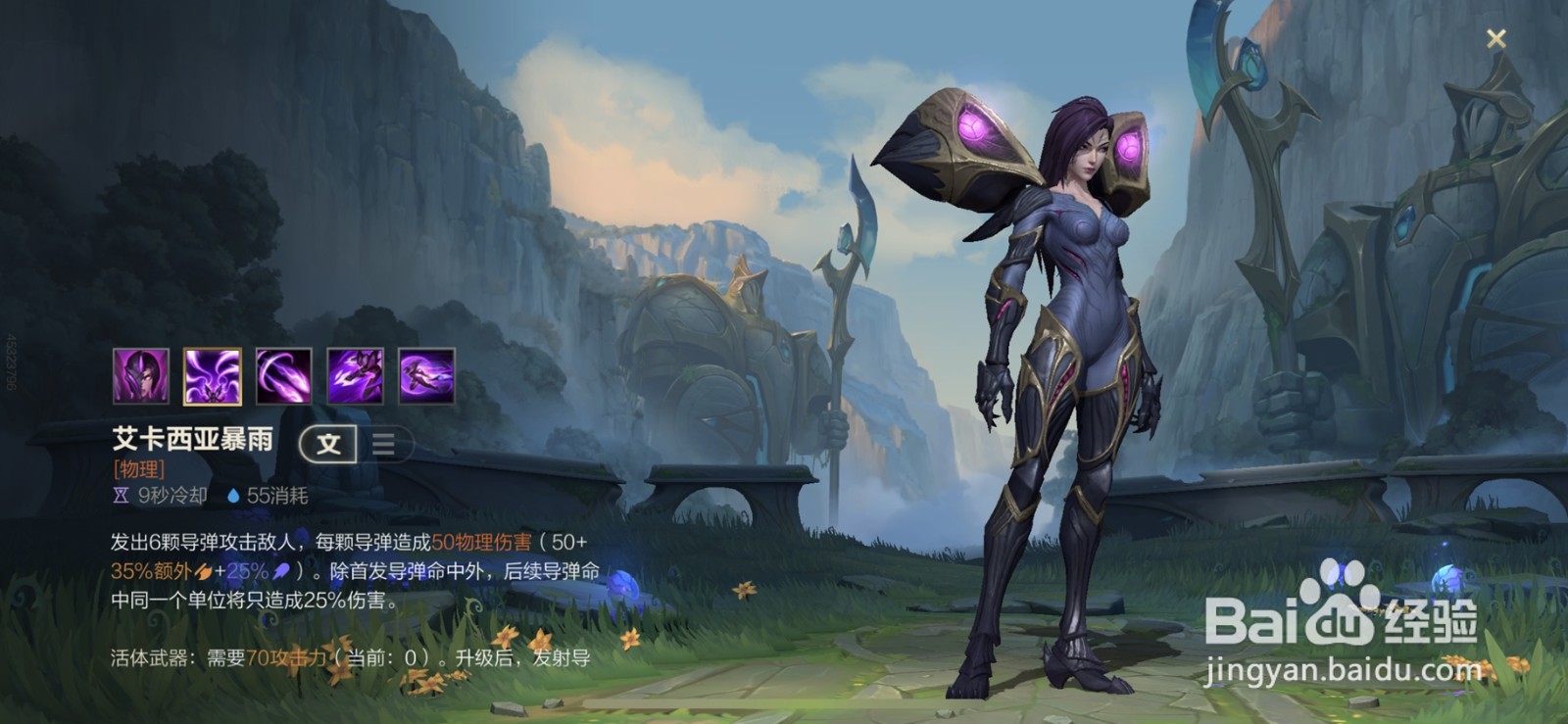Show the Void Seeker ability icon details
This screenshot has width=1568, height=724.
[x=283, y=376]
